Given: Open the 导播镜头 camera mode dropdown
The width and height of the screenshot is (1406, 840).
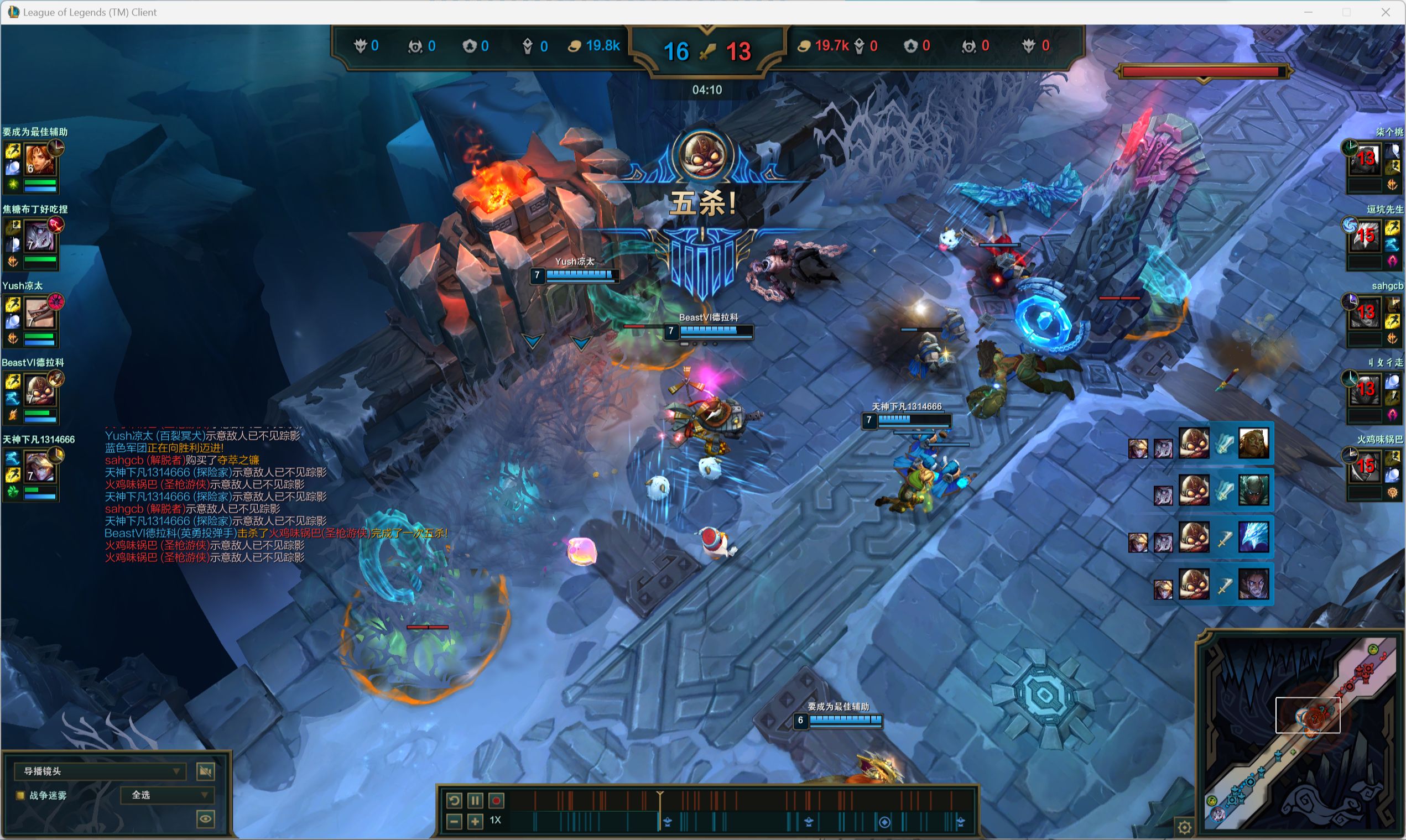Looking at the screenshot, I should 100,771.
